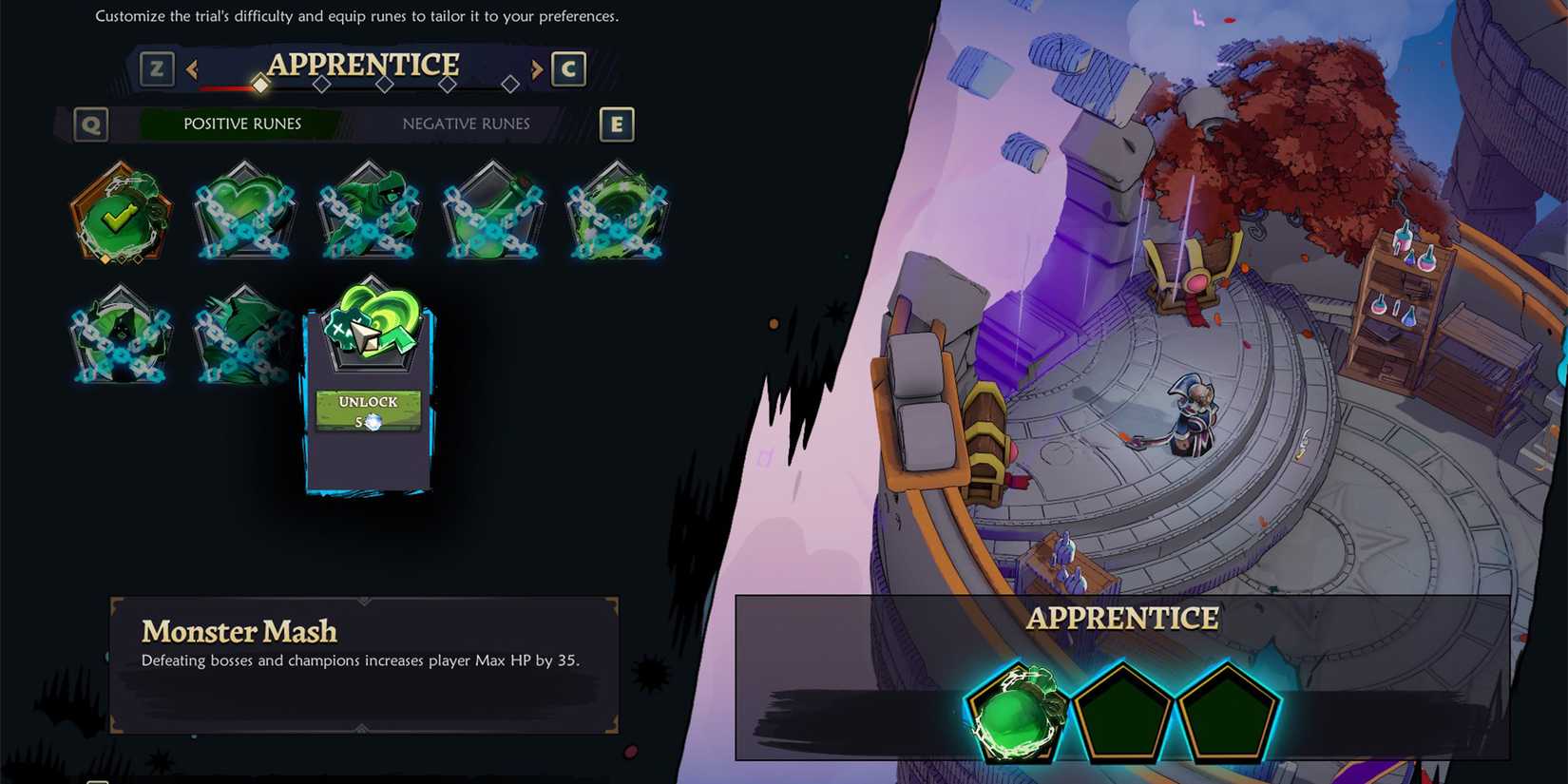This screenshot has height=784, width=1568.
Task: Select the chained cloak rune beside the reaper
Action: [244, 337]
